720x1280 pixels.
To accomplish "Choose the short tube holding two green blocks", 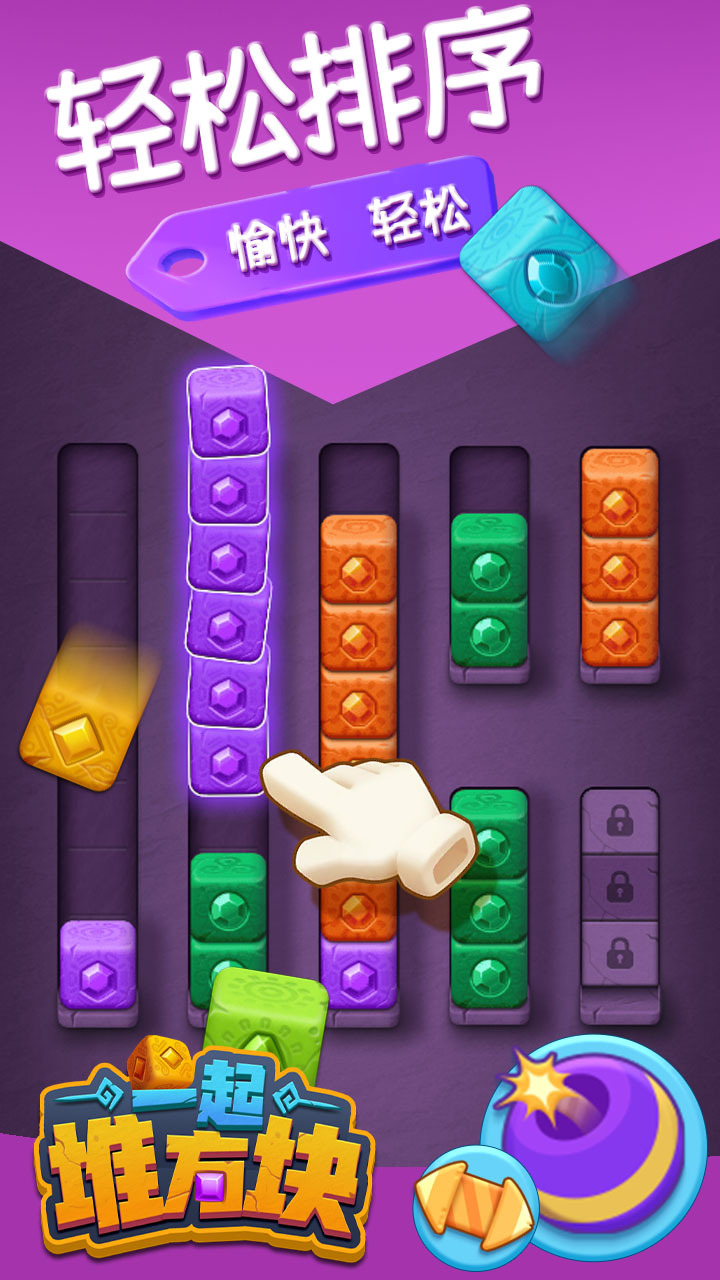I will (489, 590).
